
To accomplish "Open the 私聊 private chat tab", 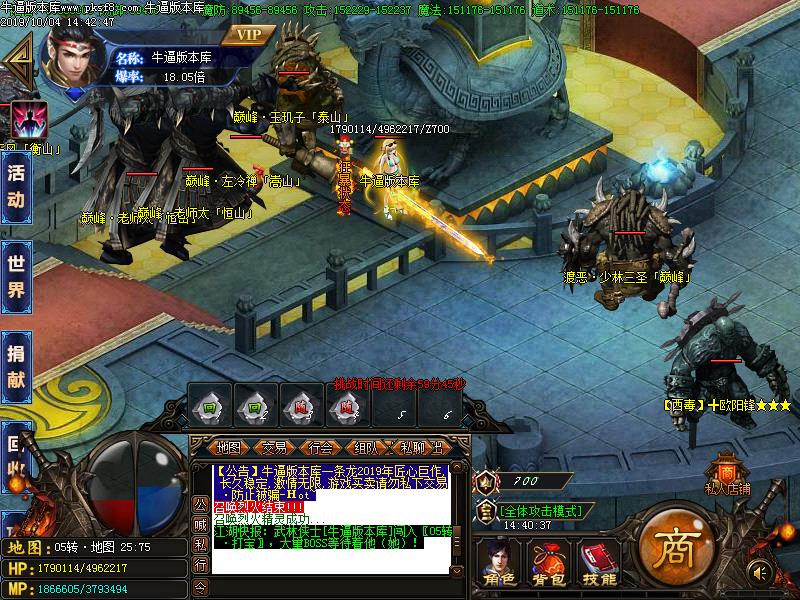I will pos(412,447).
